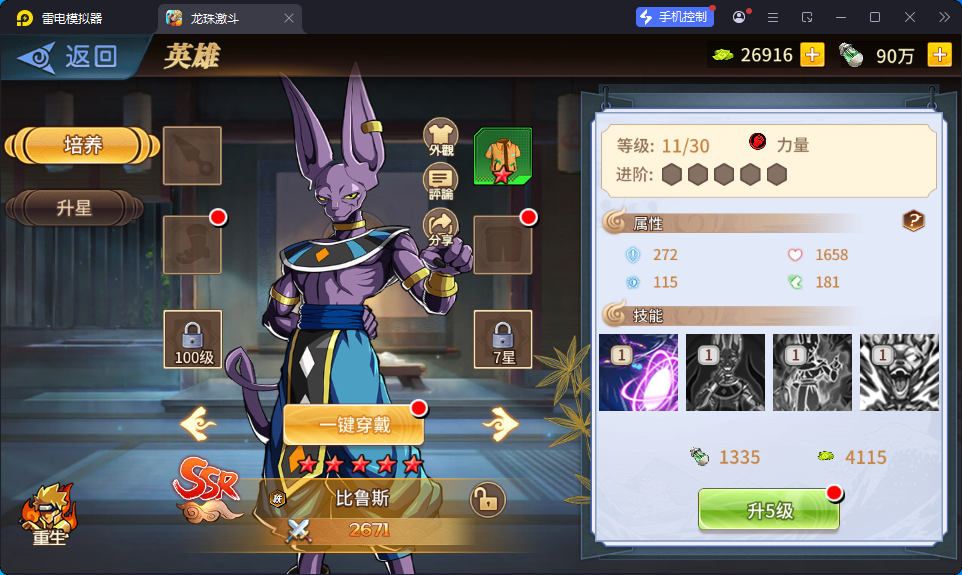Switch to the 培养 tab
The width and height of the screenshot is (962, 575).
tap(82, 145)
